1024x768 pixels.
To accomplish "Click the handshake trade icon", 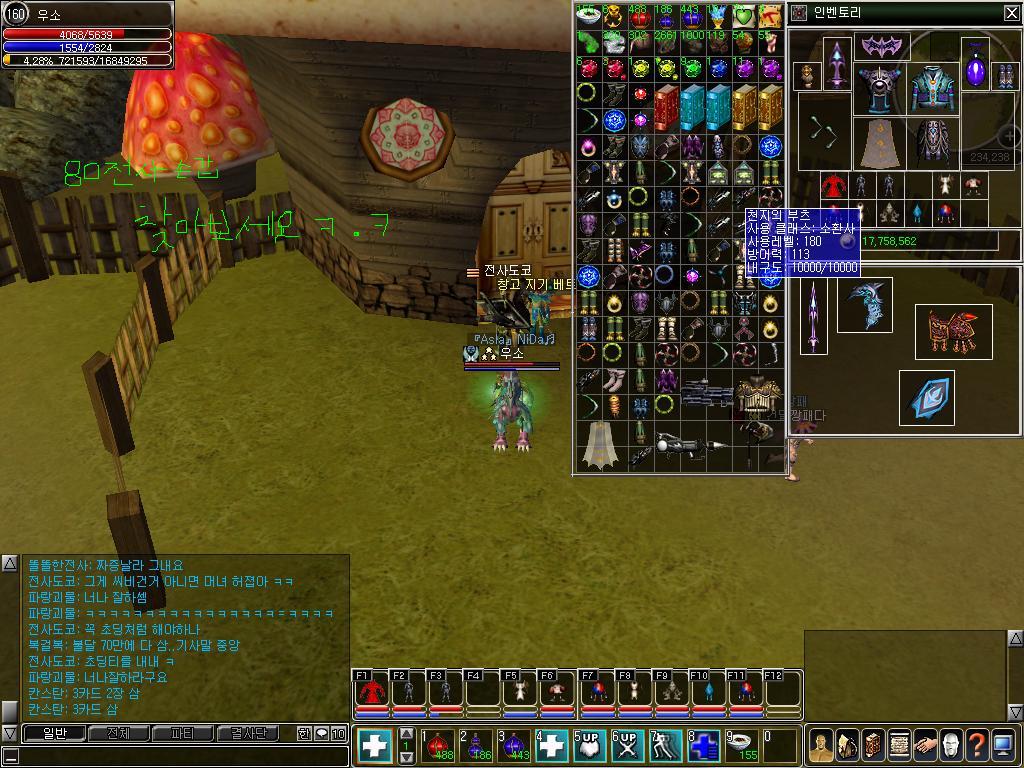I will (924, 745).
